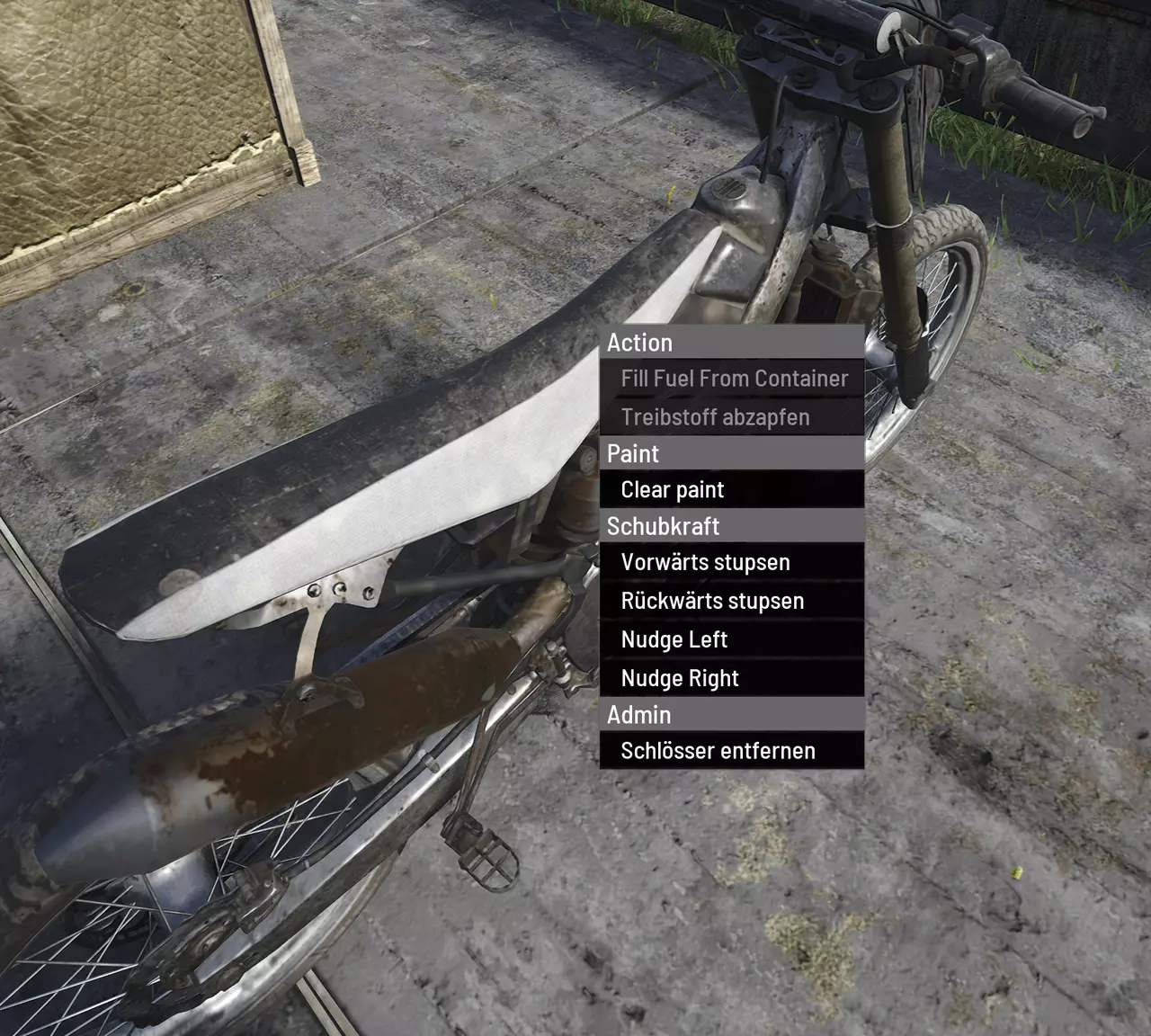Select Vorwärts stupsen
This screenshot has height=1036, width=1151.
(705, 563)
